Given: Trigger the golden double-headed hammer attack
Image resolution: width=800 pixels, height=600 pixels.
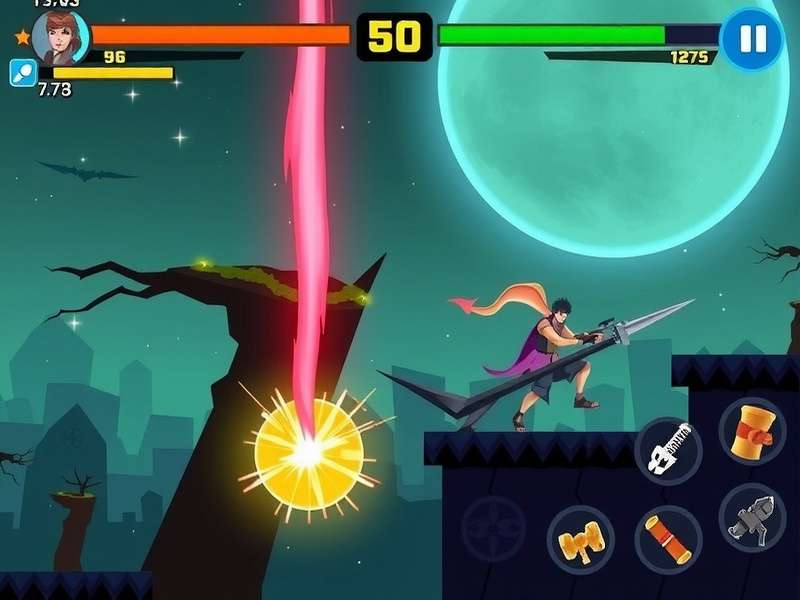Looking at the screenshot, I should (581, 540).
